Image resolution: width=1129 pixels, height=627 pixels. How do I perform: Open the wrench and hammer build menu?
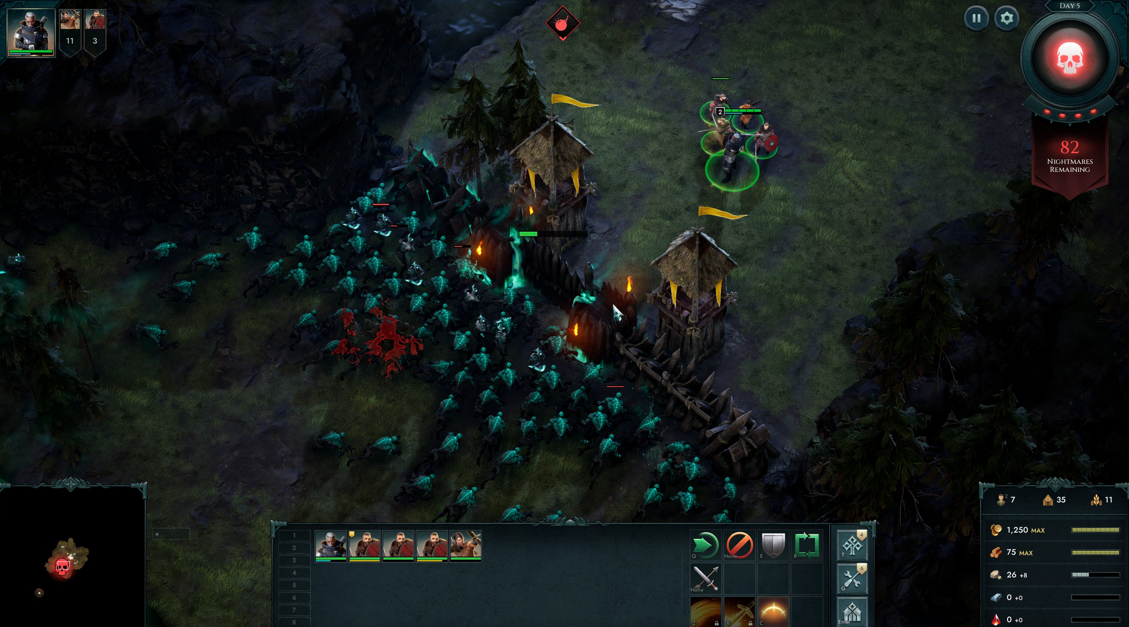[x=852, y=578]
